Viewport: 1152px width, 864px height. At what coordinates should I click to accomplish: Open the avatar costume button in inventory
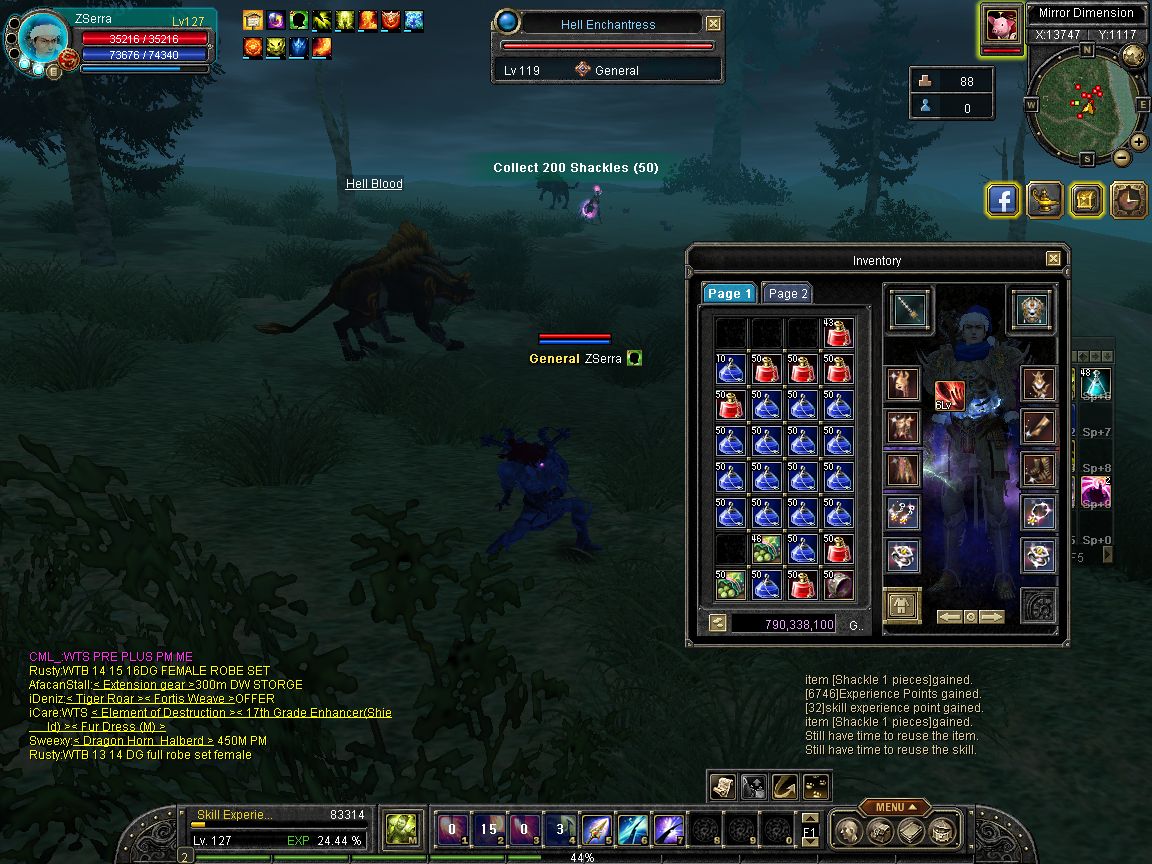(903, 606)
